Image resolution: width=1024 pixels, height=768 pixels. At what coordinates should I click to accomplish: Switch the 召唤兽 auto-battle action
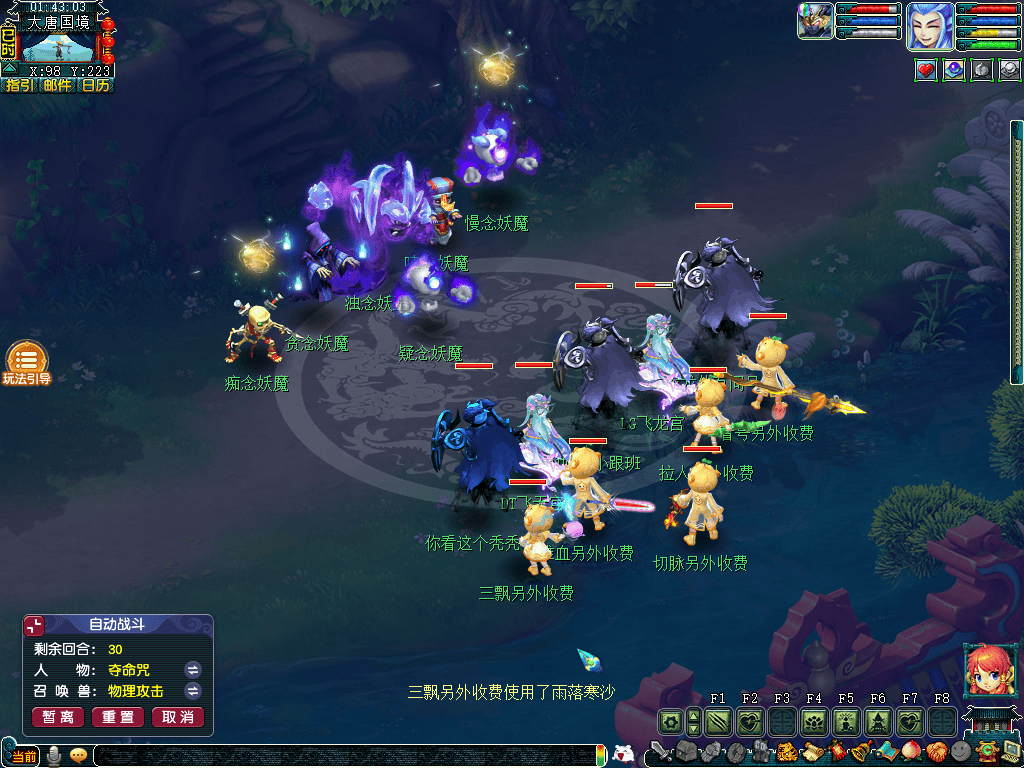192,691
